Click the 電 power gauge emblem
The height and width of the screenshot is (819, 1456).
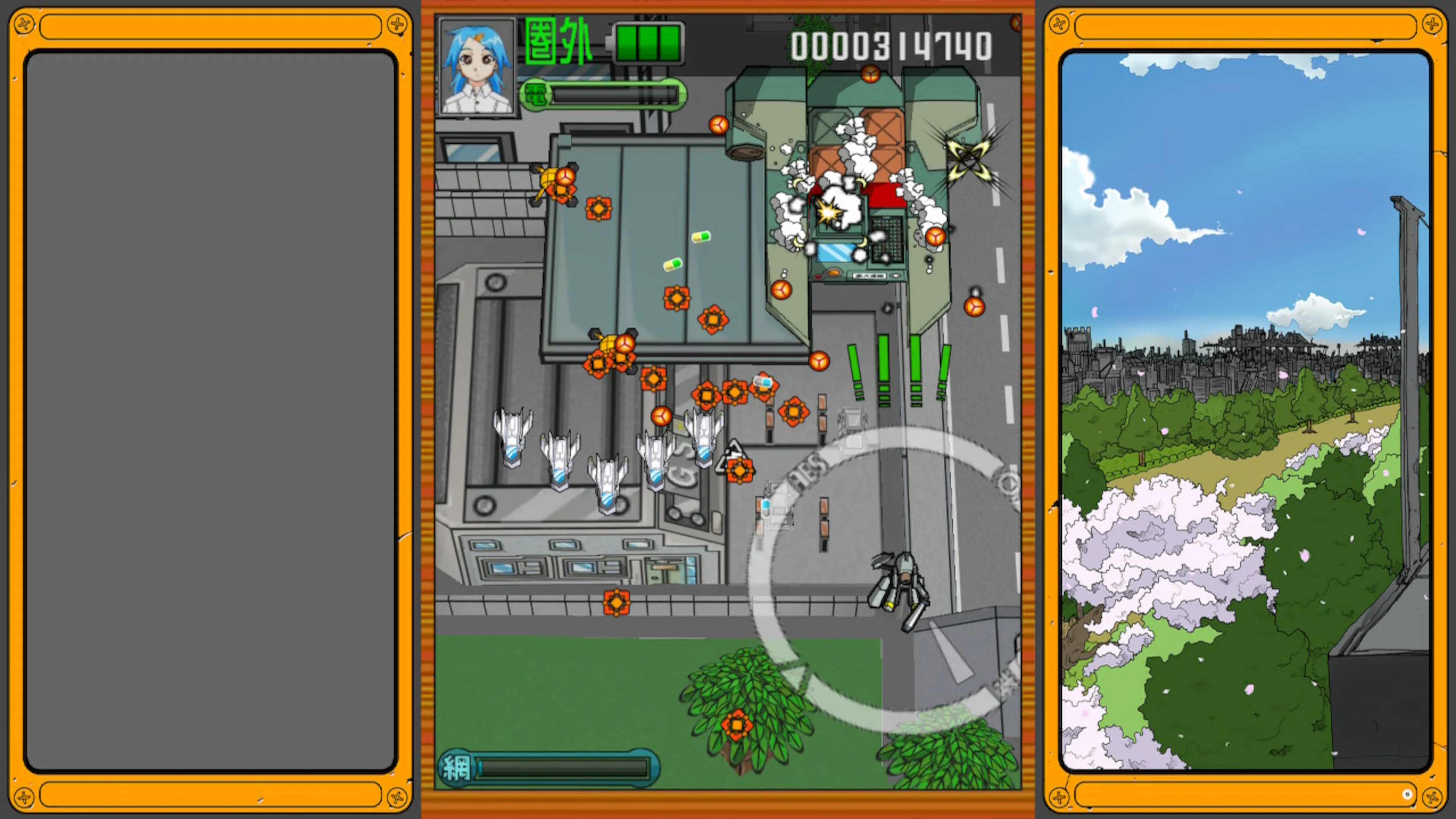[536, 95]
